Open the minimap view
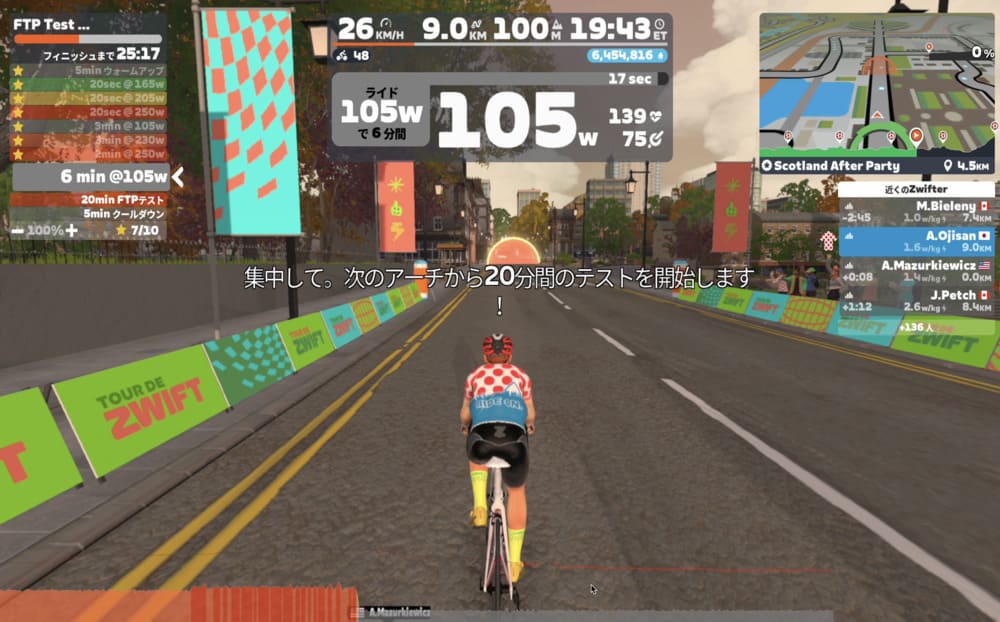1000x622 pixels. (x=876, y=82)
